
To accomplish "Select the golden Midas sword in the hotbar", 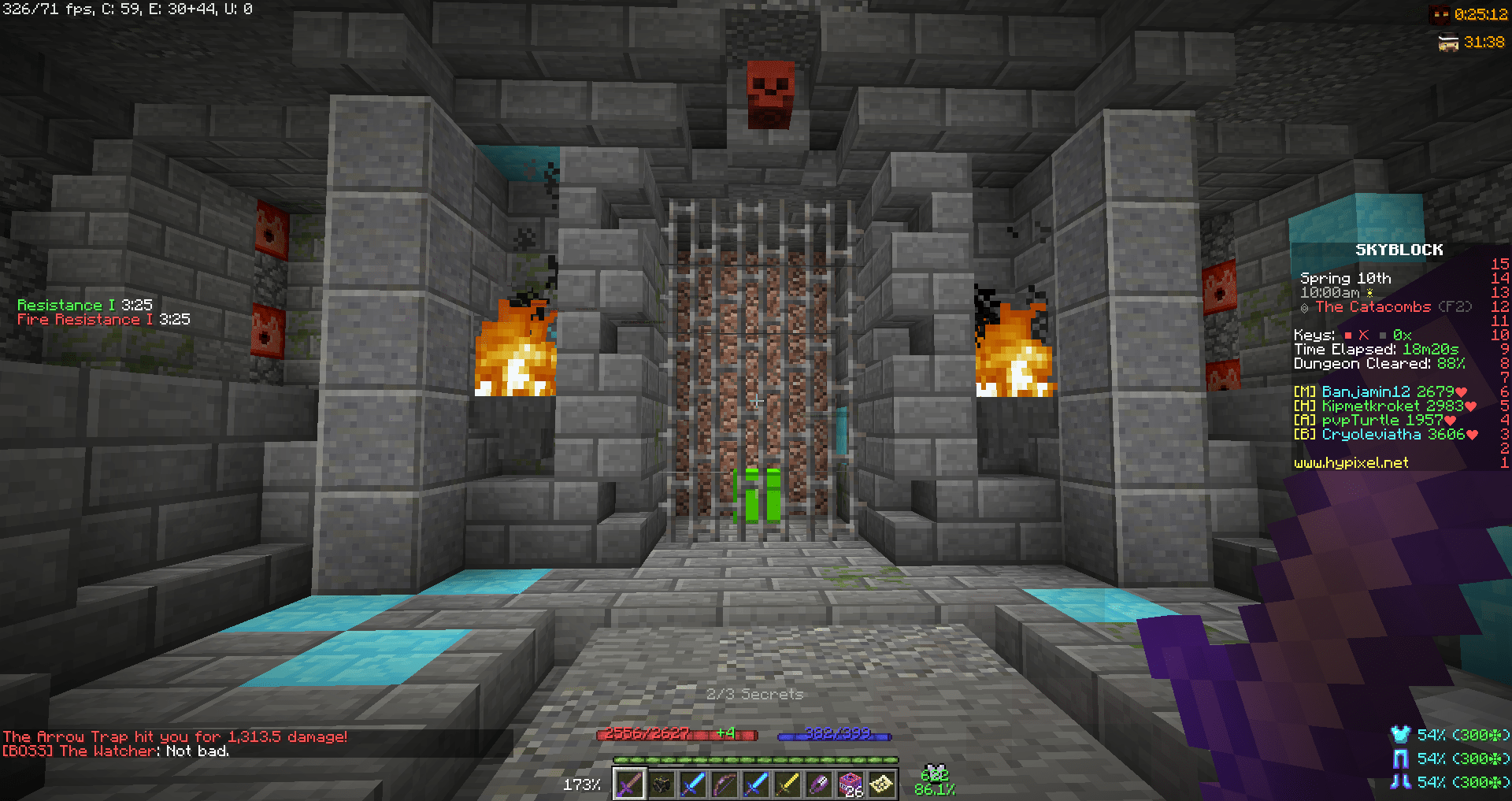I will tap(787, 784).
